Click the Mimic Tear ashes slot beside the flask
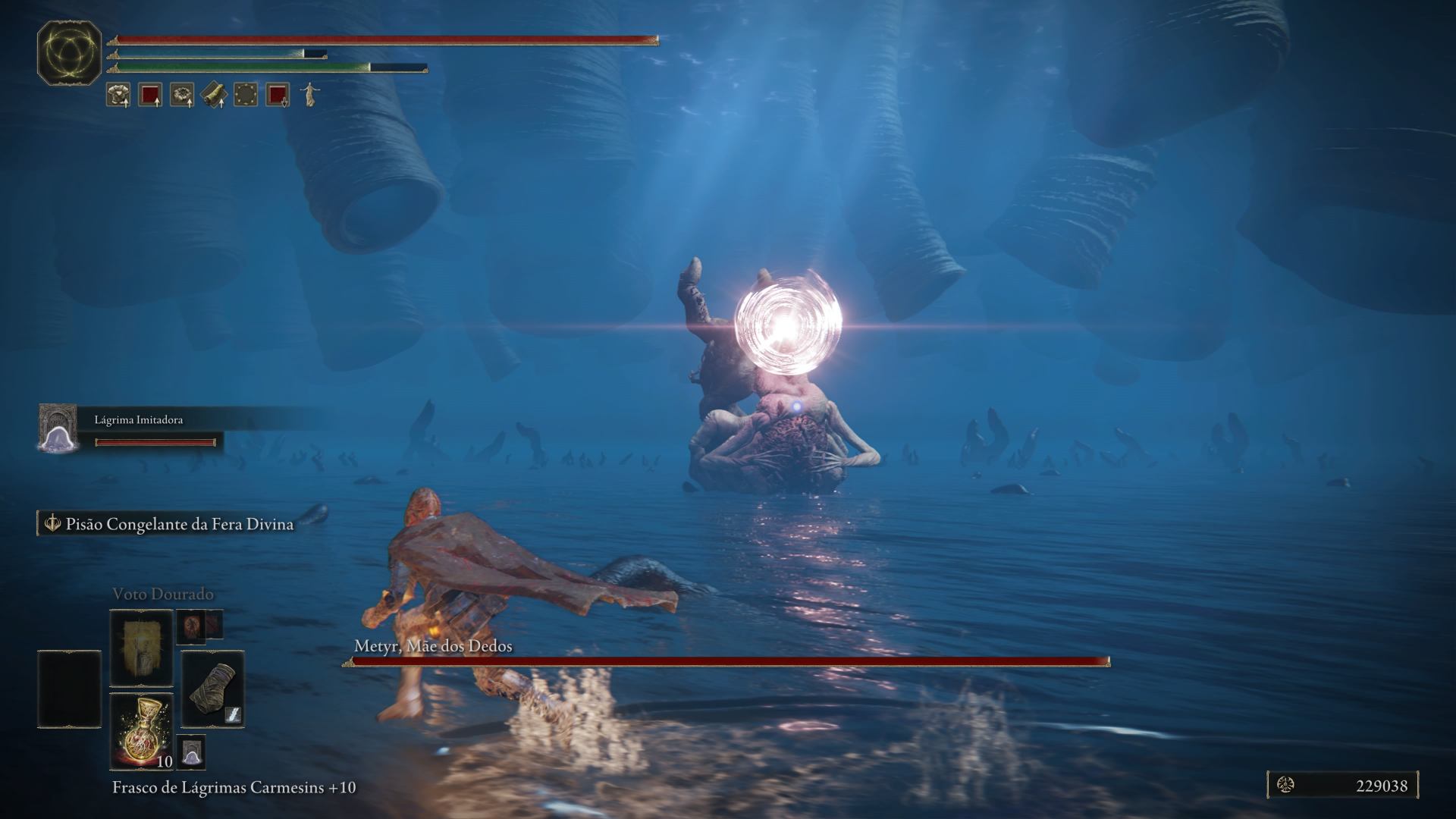1456x819 pixels. 191,752
